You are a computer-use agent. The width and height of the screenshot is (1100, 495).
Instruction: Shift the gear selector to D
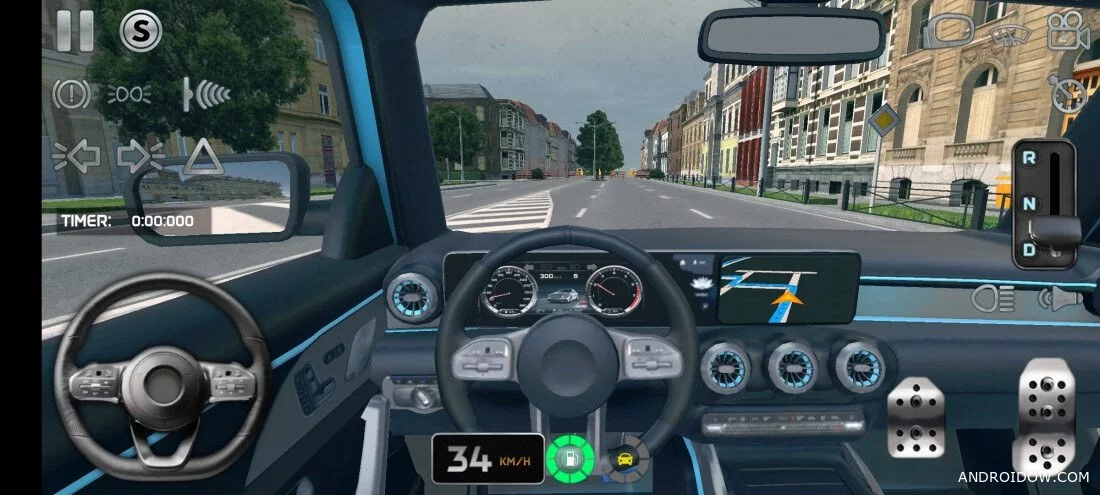pos(1029,248)
